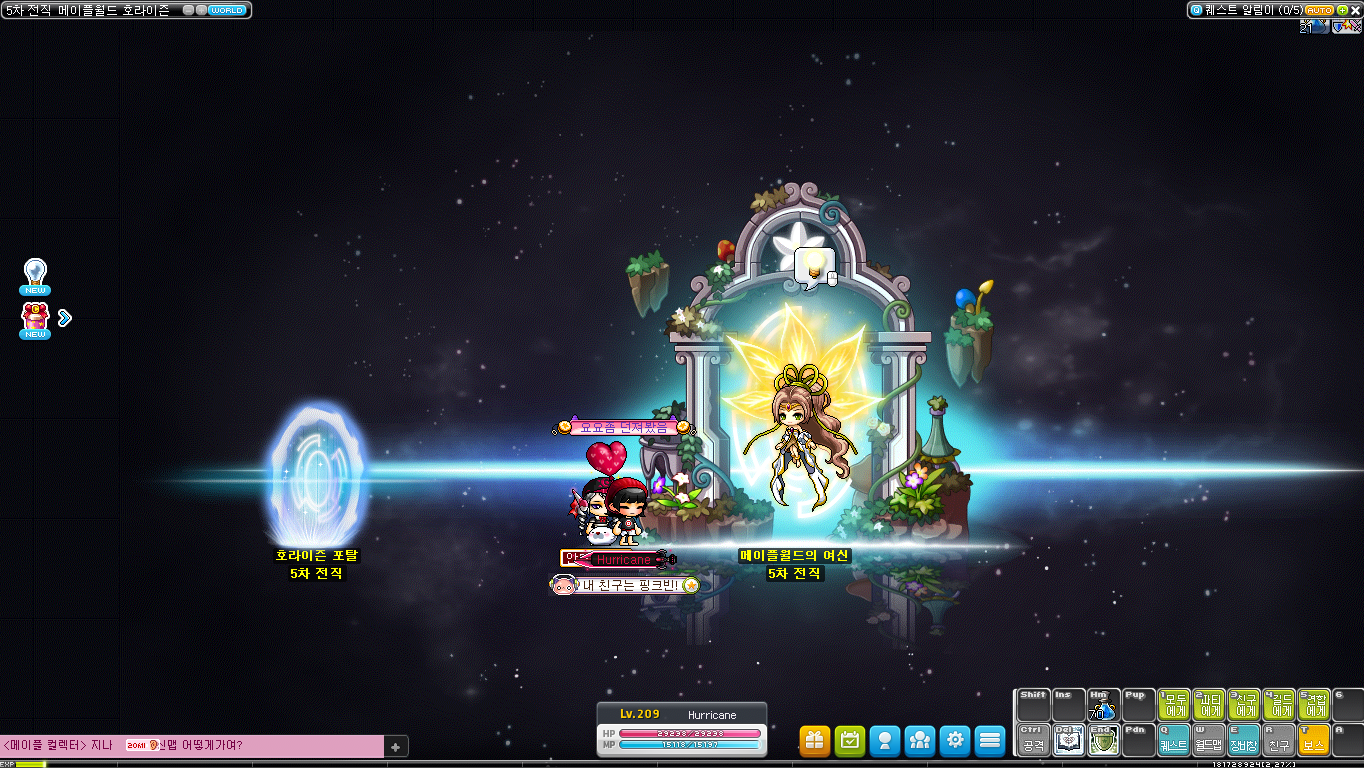Expand chat options with the plus button
Image resolution: width=1364 pixels, height=768 pixels.
tap(395, 746)
